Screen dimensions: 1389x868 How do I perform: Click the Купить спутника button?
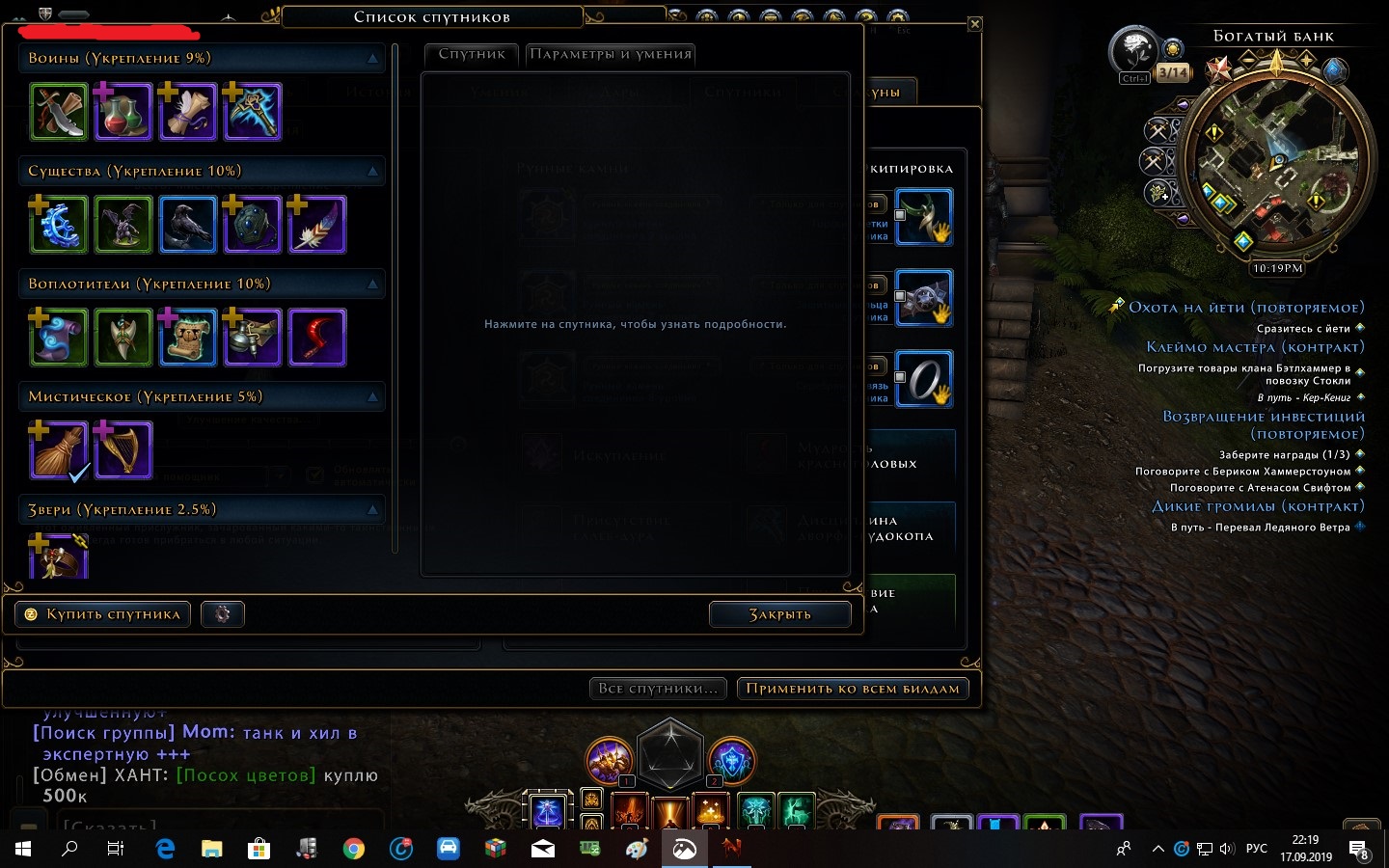click(103, 614)
